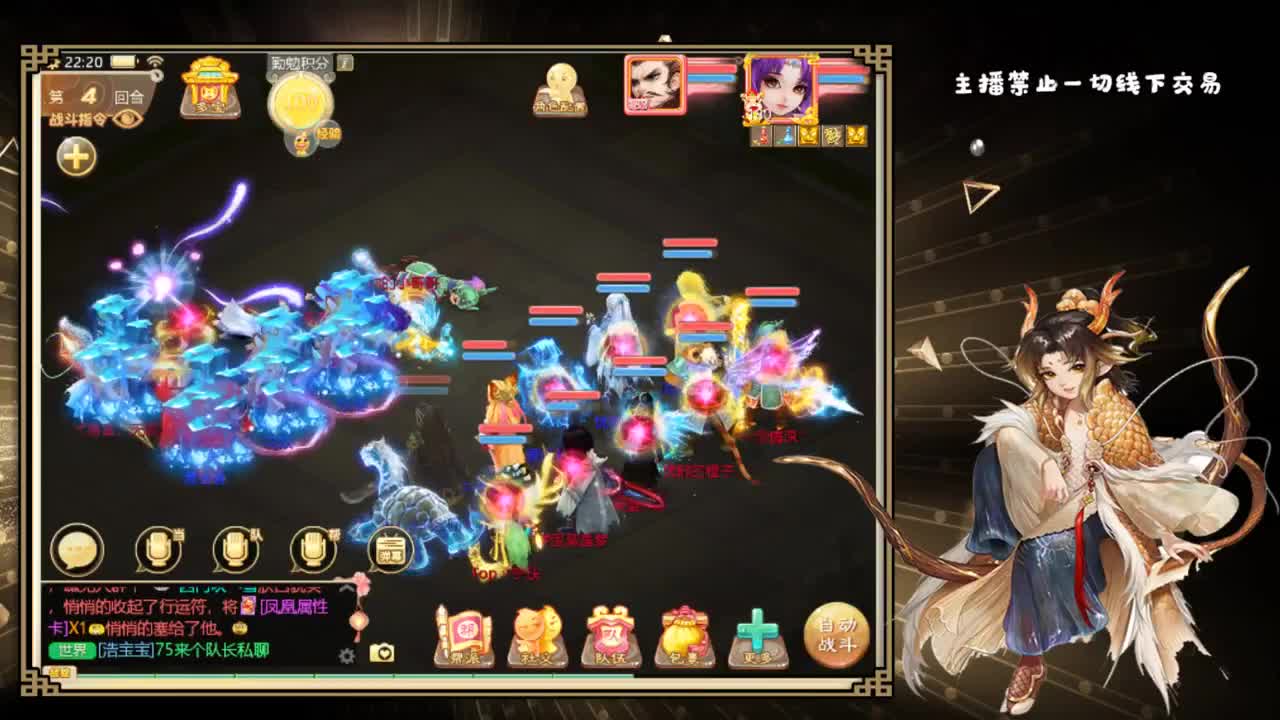The height and width of the screenshot is (720, 1280).
Task: Click the camera screenshot icon near chat
Action: tap(380, 654)
